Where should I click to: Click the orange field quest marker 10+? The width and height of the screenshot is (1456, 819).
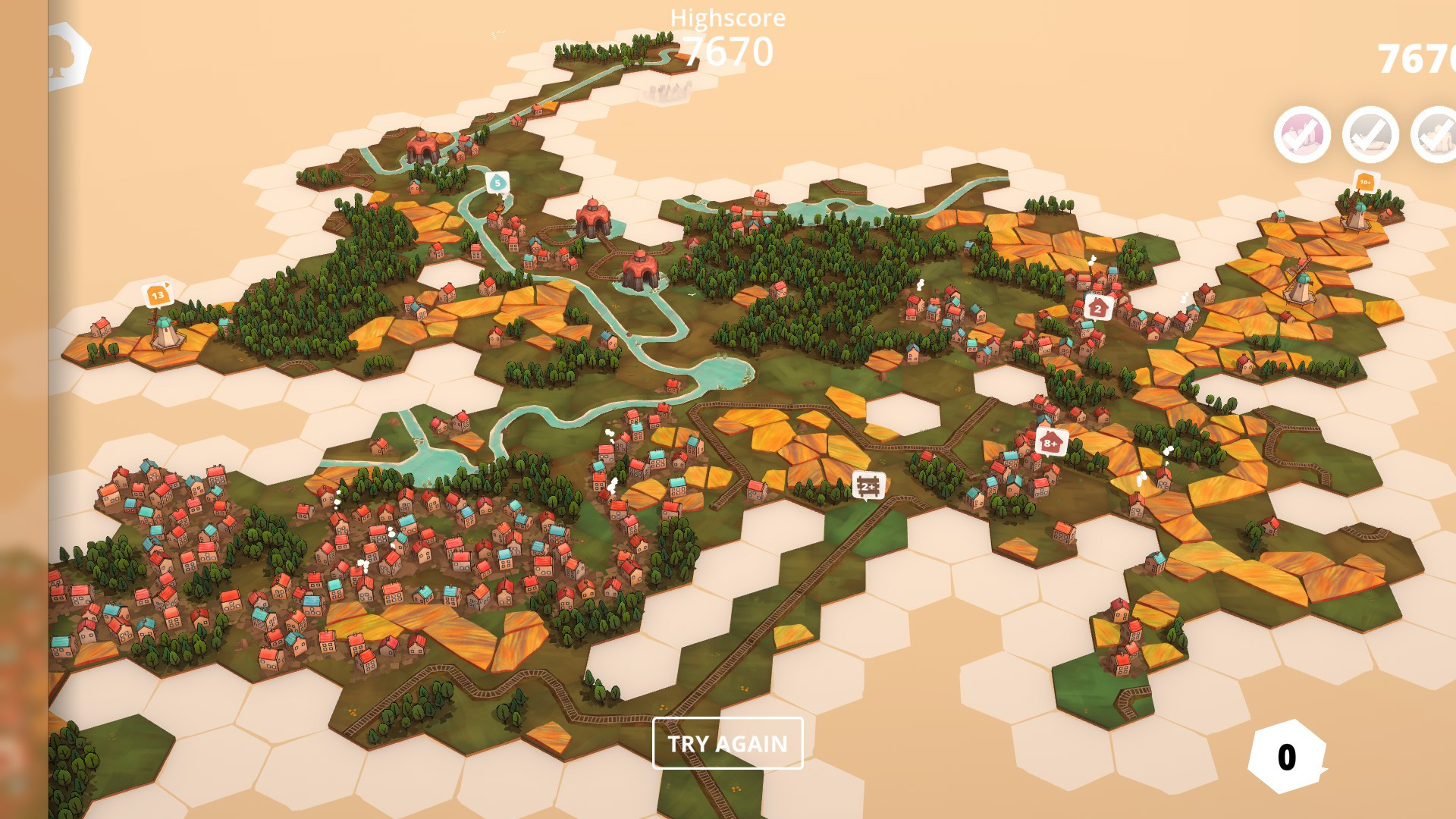[1365, 181]
